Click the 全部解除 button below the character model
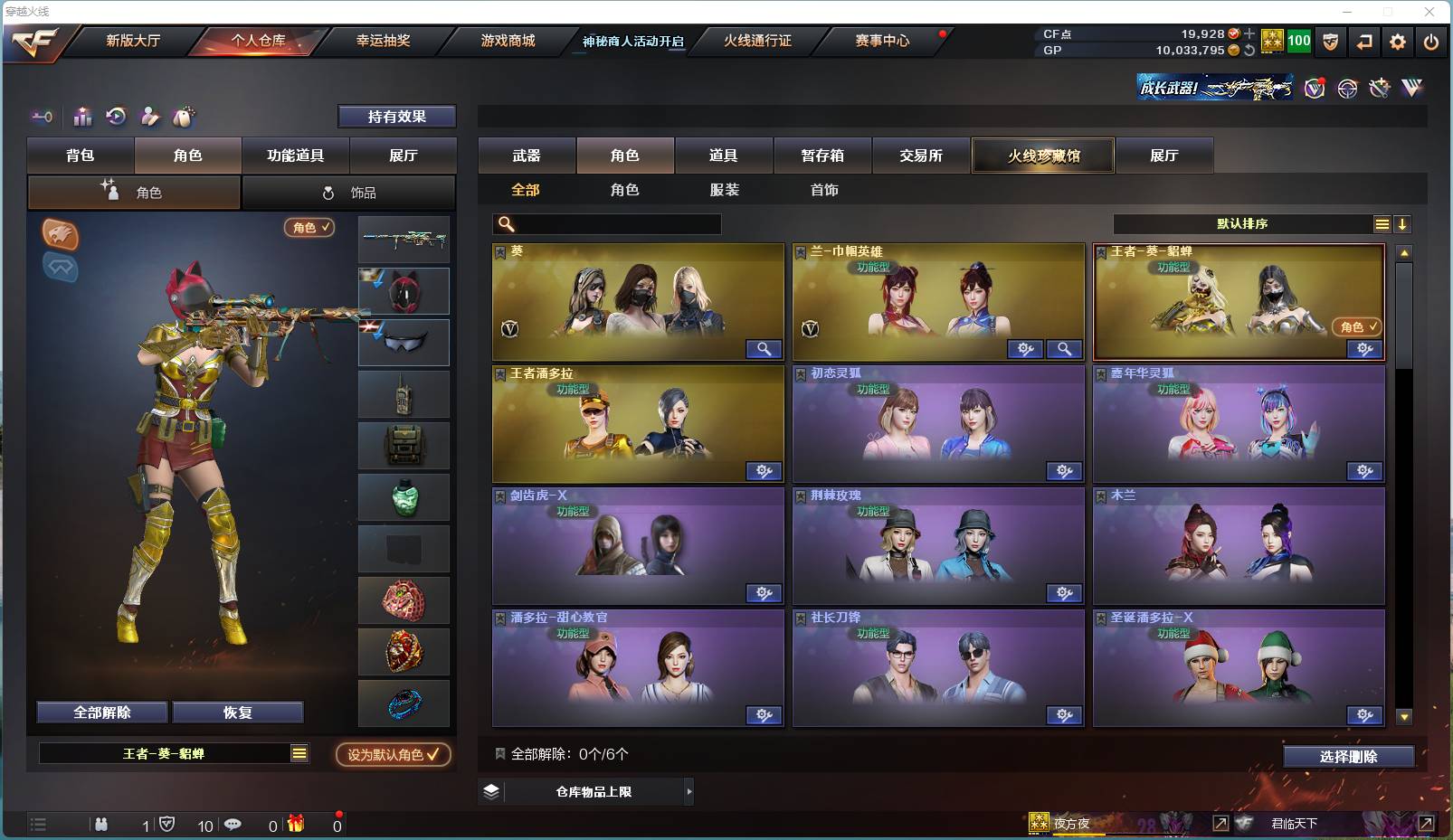Image resolution: width=1453 pixels, height=840 pixels. [100, 712]
